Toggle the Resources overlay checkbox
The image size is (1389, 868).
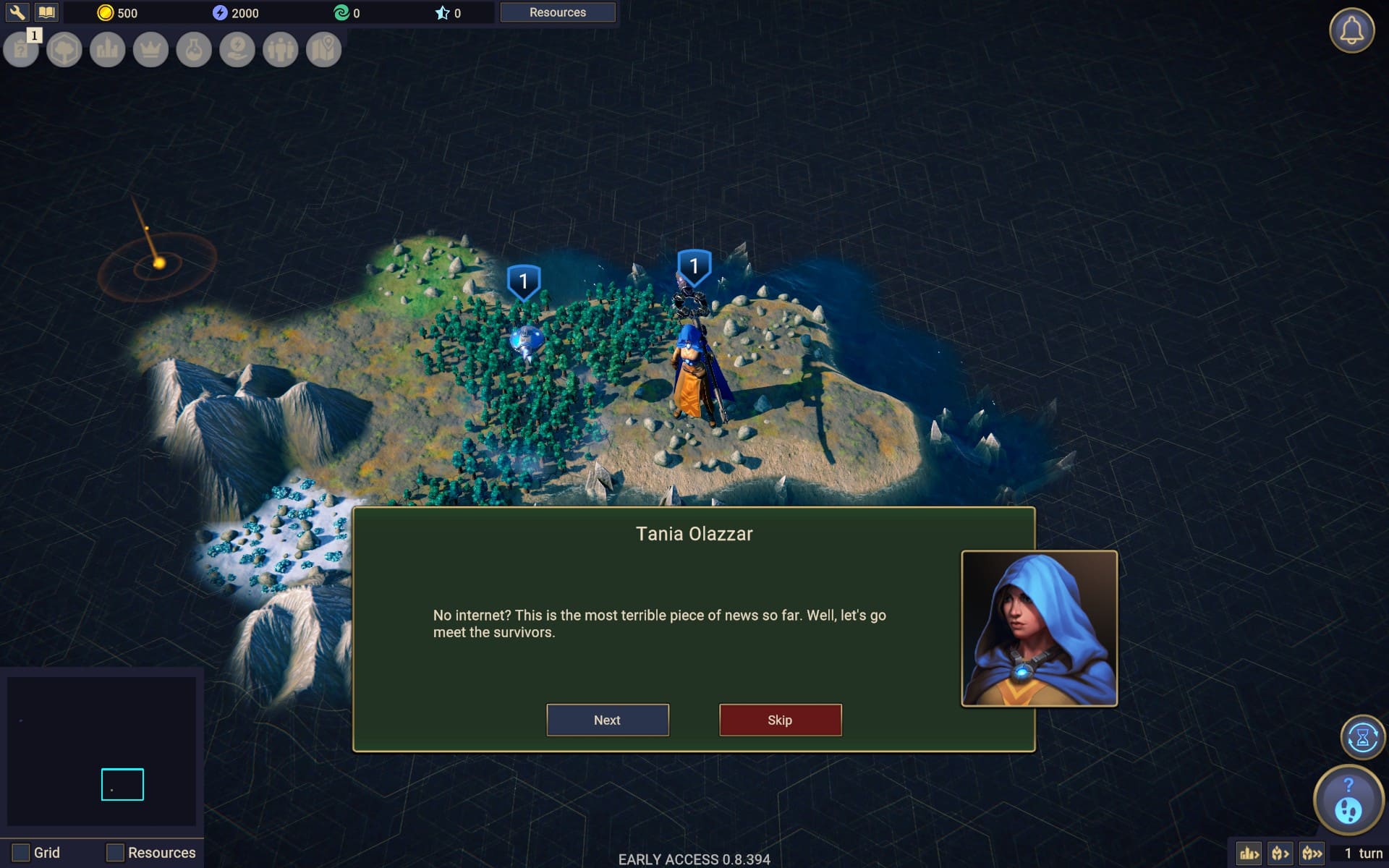pos(115,852)
